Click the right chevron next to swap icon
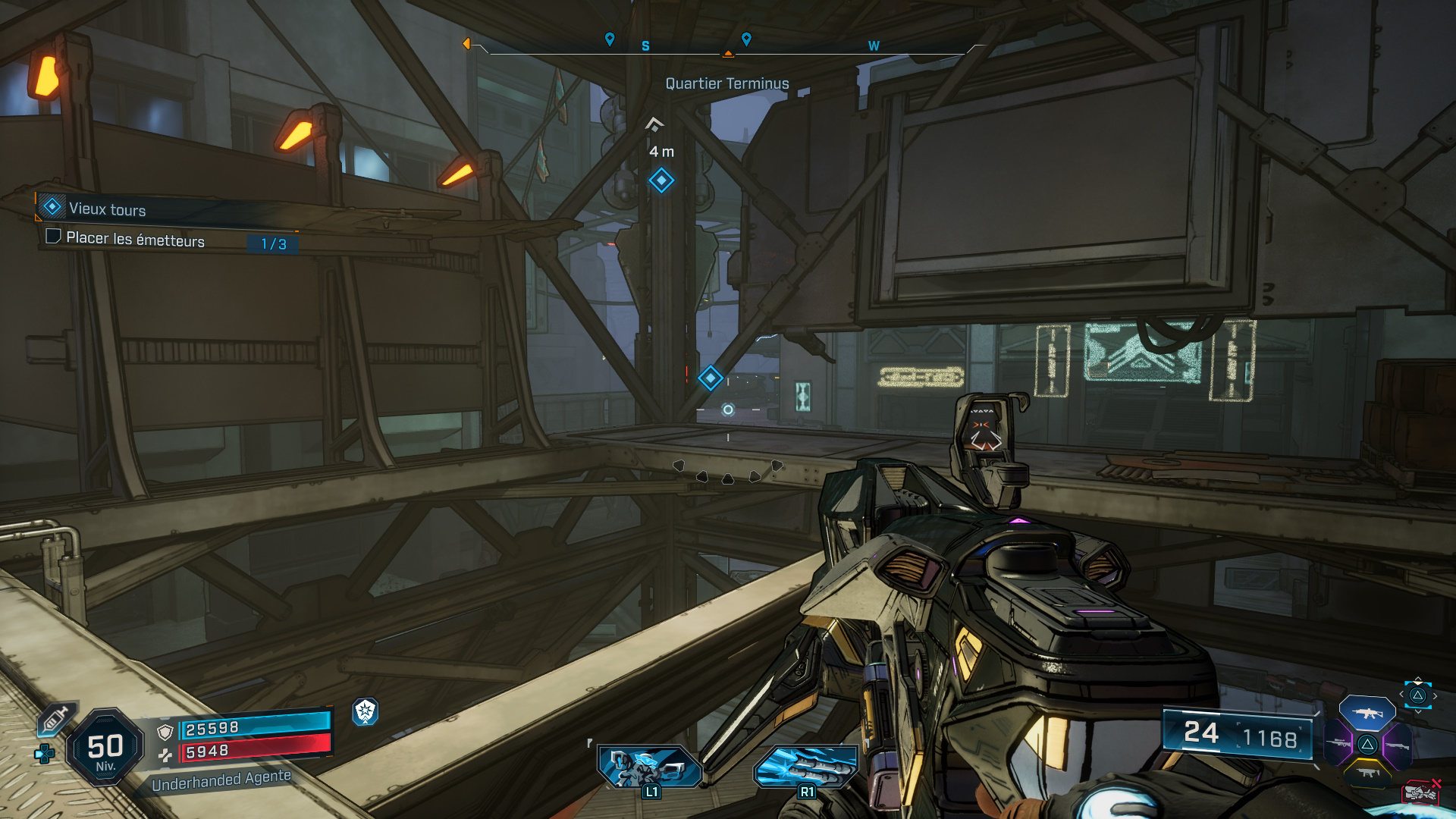 tap(1435, 695)
